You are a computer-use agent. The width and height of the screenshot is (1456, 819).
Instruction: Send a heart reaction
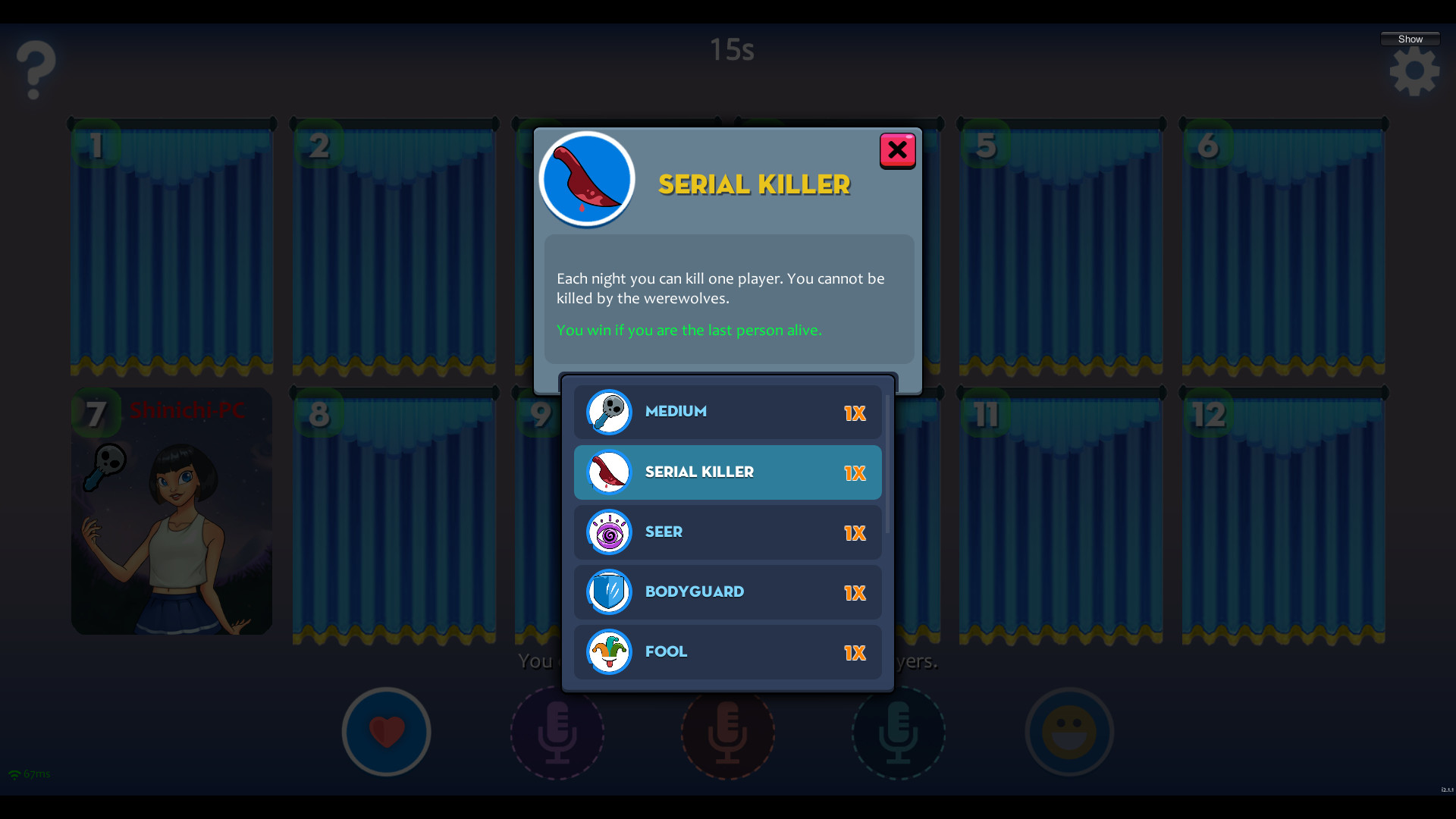pos(386,732)
